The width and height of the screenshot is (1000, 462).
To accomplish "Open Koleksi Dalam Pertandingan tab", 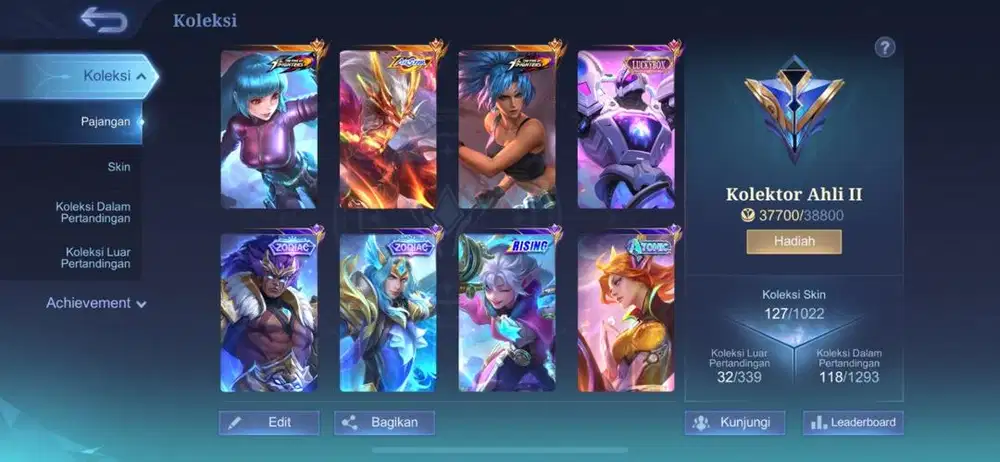I will coord(93,212).
